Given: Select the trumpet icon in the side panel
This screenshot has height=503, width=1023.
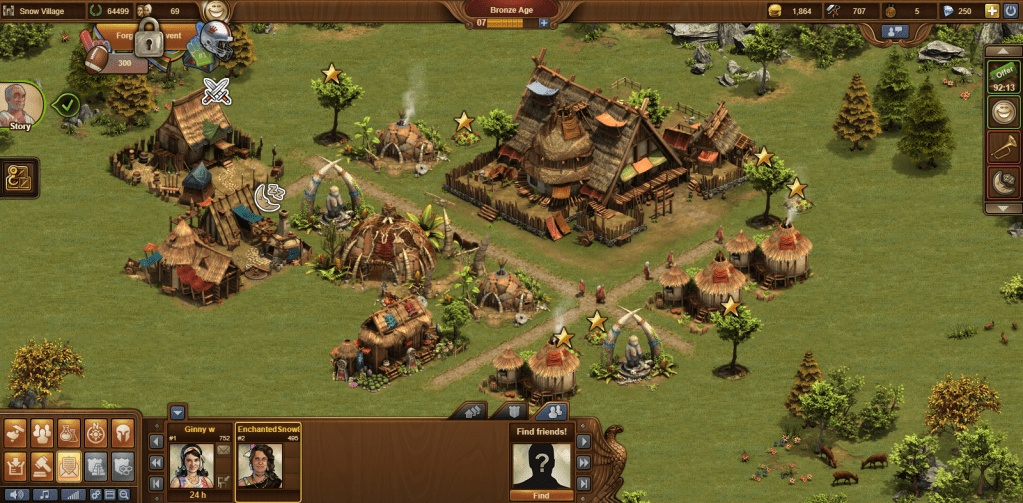Looking at the screenshot, I should point(1003,149).
